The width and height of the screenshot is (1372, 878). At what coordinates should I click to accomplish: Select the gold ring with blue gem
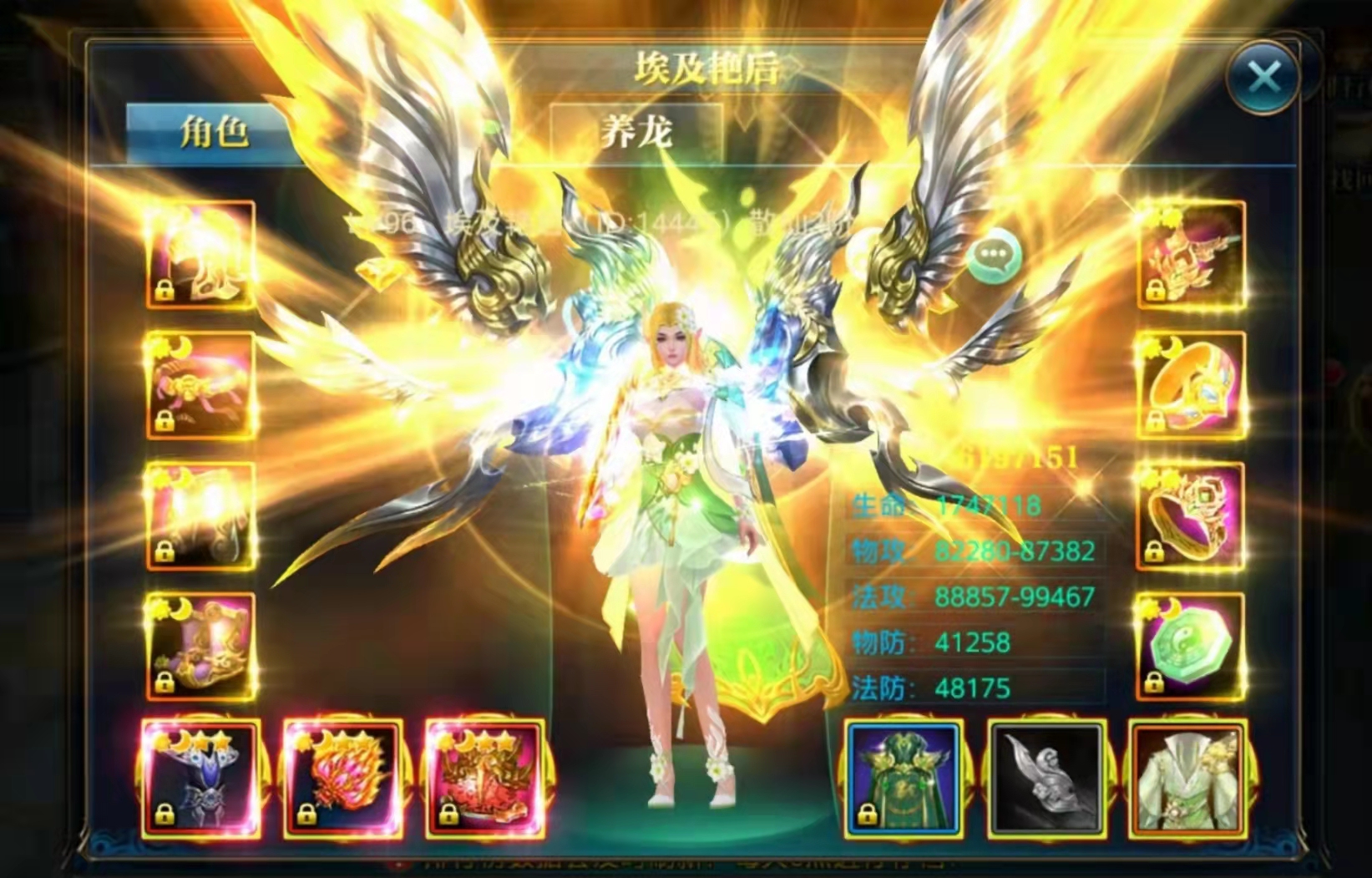point(1192,386)
